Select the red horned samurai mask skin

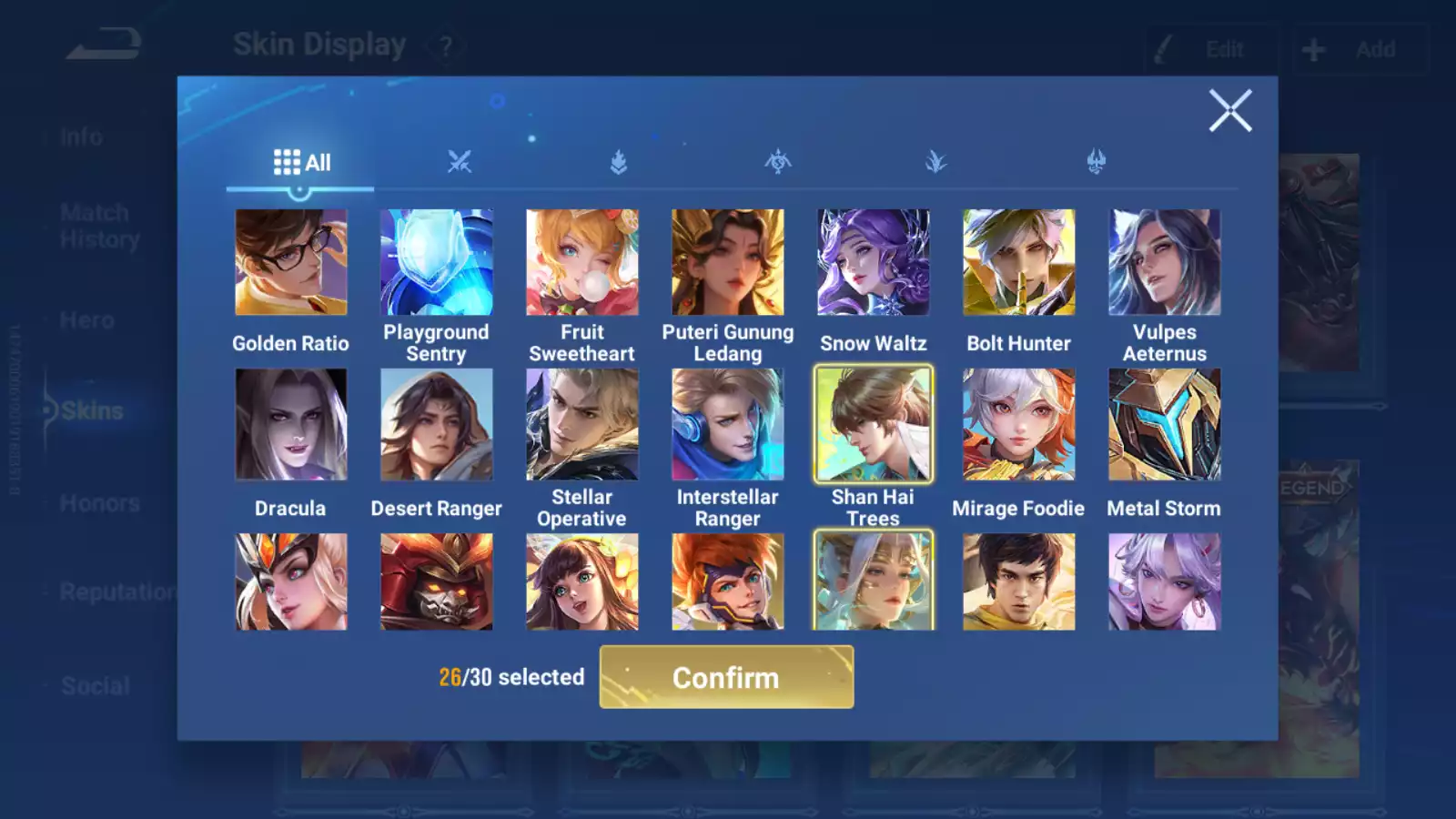pos(437,582)
